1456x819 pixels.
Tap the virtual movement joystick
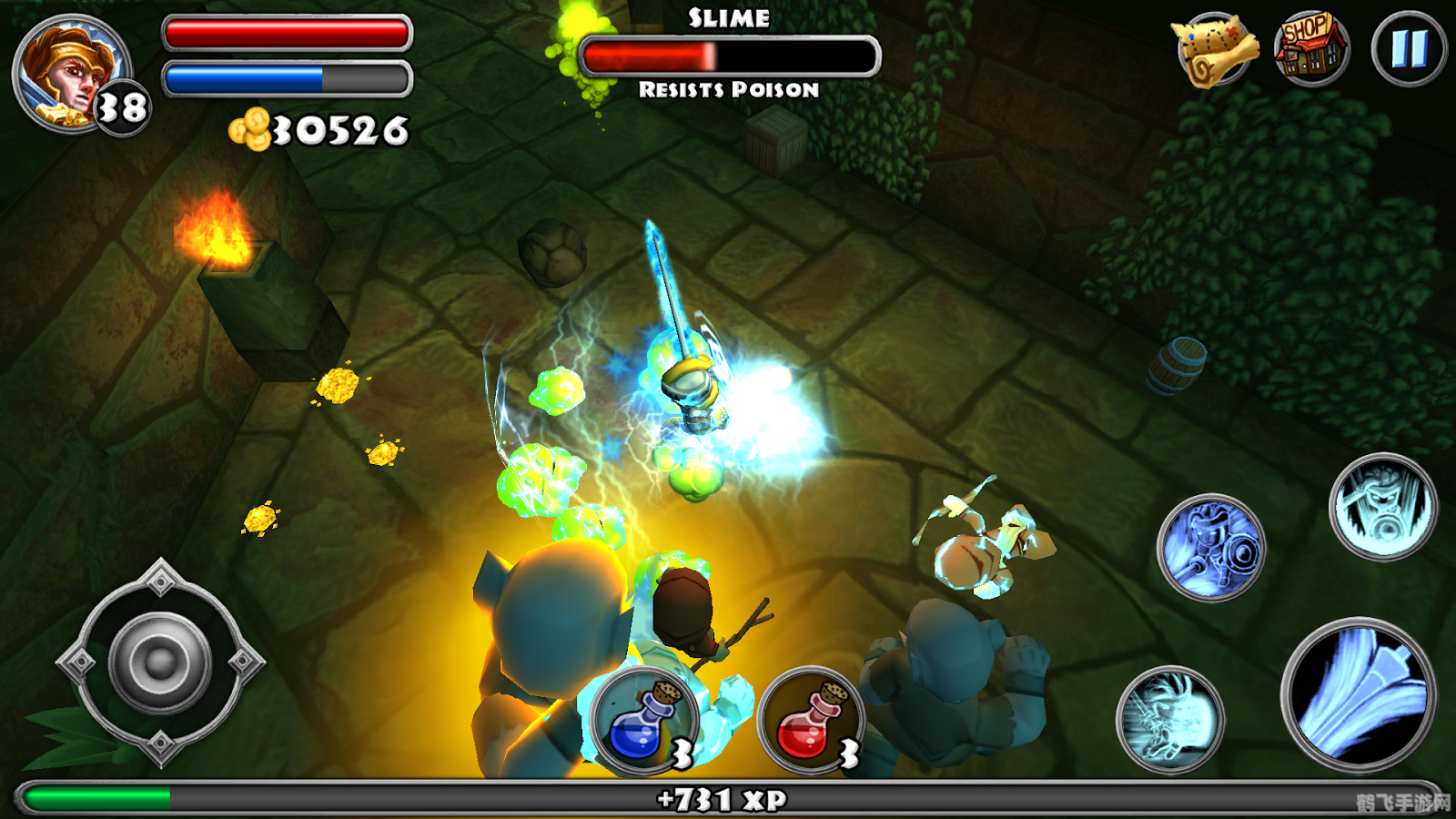click(160, 662)
